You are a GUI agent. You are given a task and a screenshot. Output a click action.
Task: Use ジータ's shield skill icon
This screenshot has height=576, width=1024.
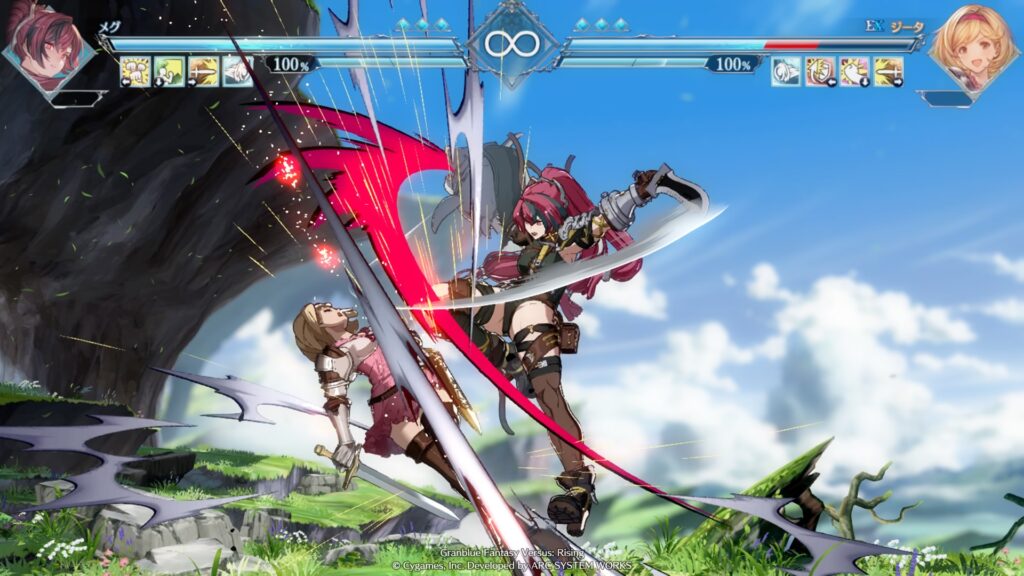click(820, 71)
